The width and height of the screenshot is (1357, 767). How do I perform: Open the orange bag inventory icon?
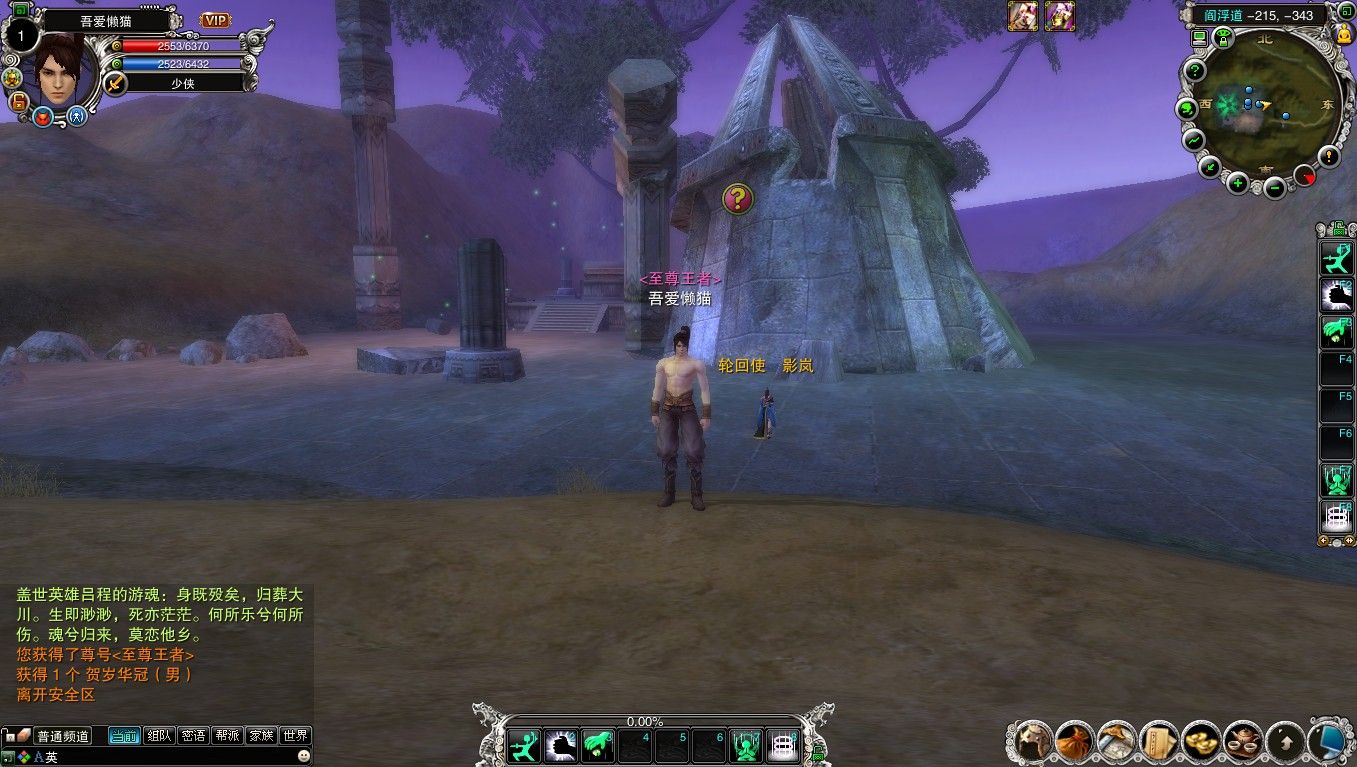[x=1075, y=741]
